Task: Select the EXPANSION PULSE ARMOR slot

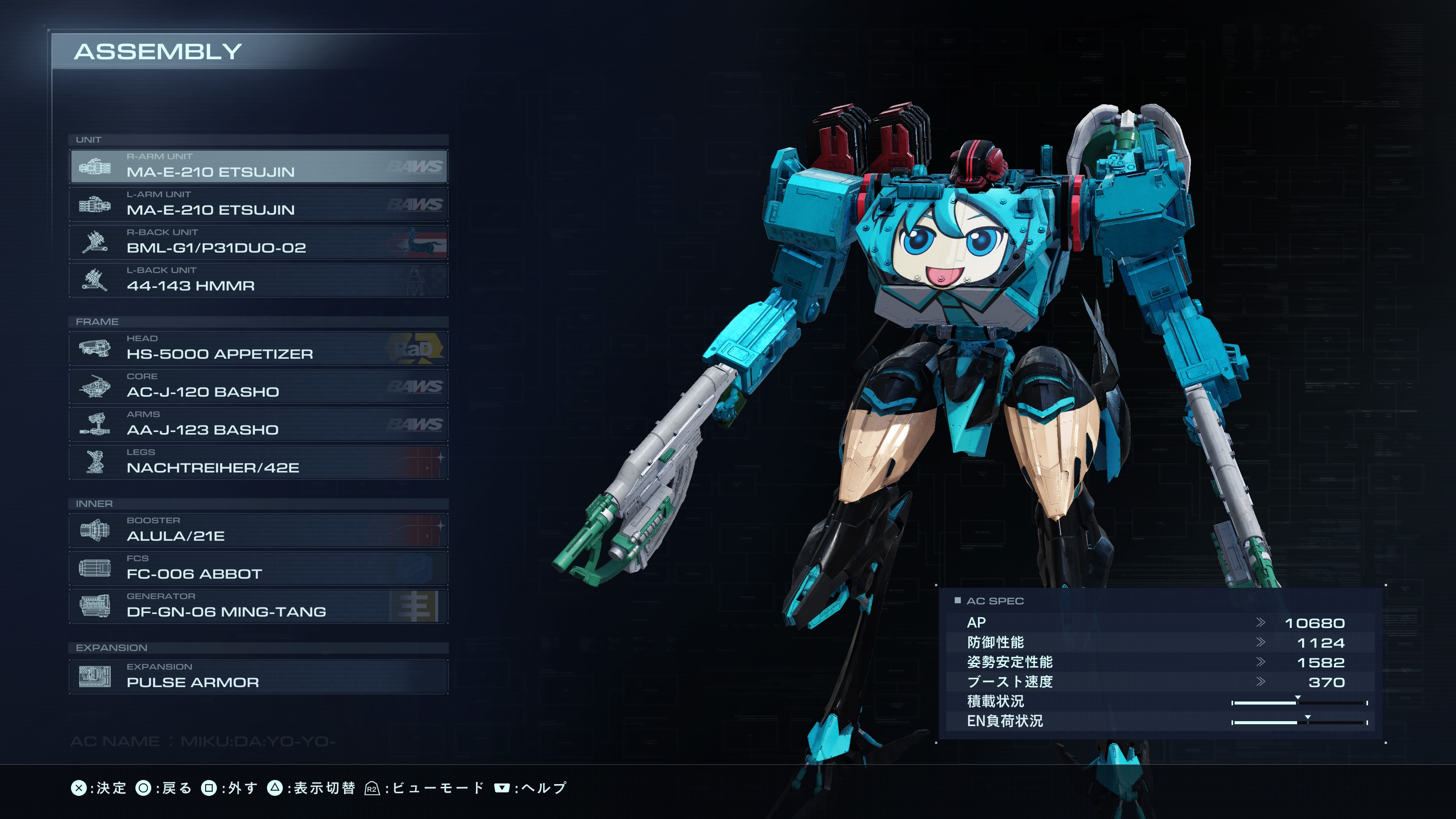Action: coord(259,676)
